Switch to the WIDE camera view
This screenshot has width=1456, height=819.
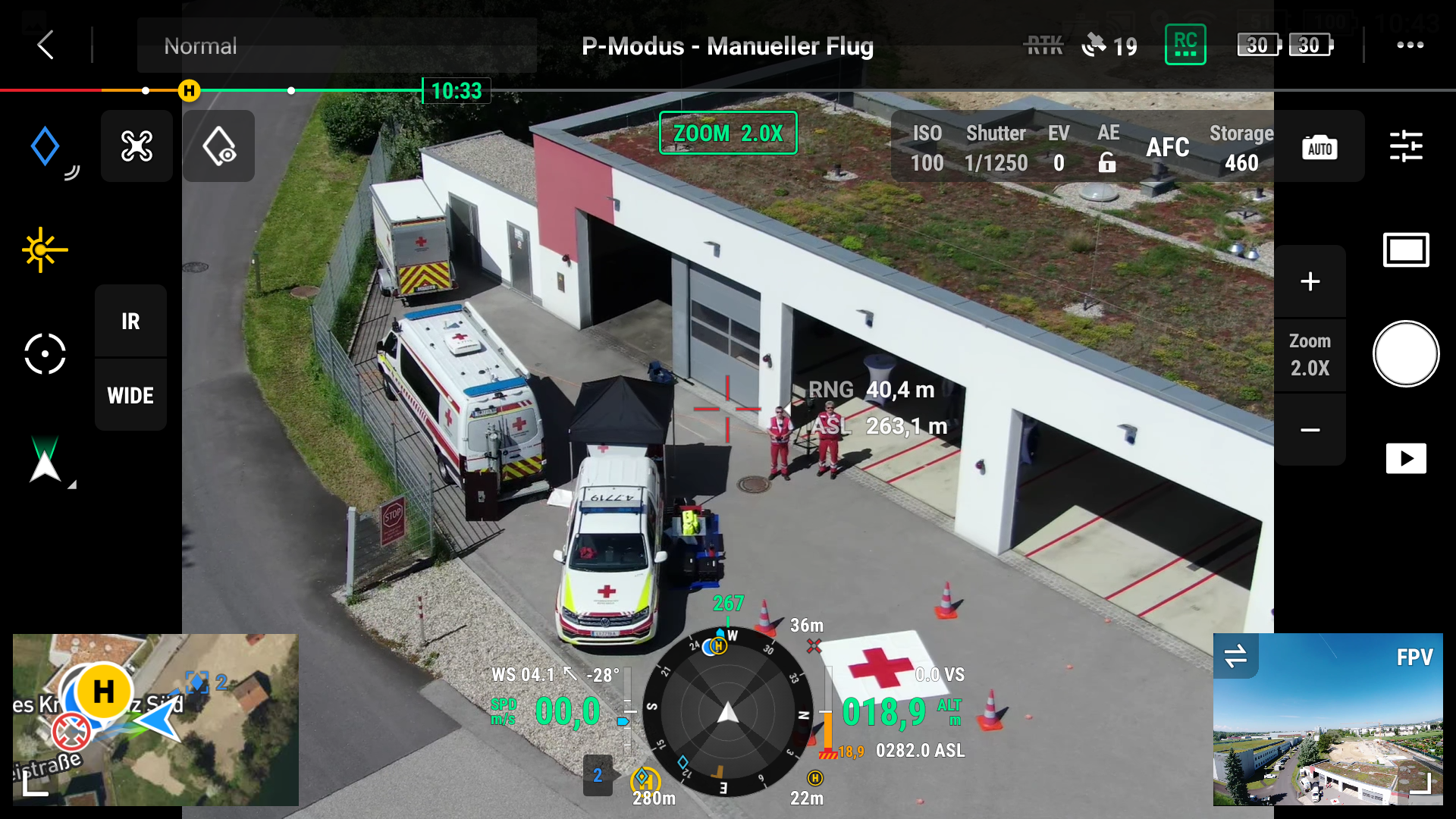pos(130,395)
